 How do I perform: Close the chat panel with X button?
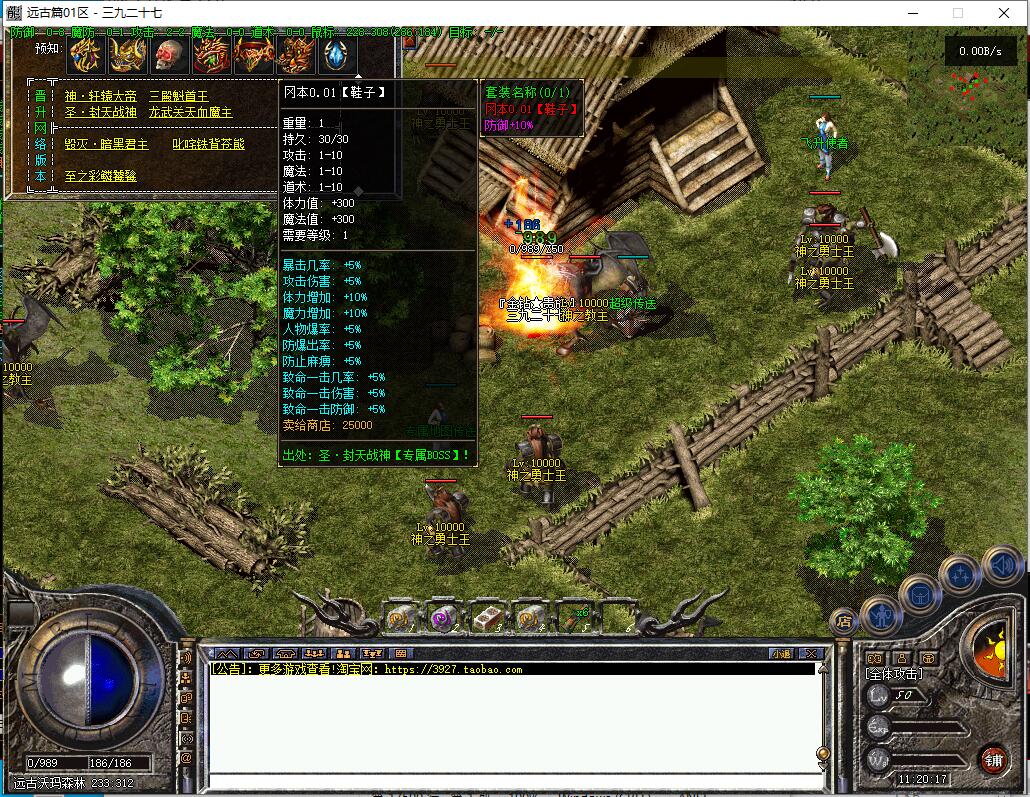click(x=811, y=653)
